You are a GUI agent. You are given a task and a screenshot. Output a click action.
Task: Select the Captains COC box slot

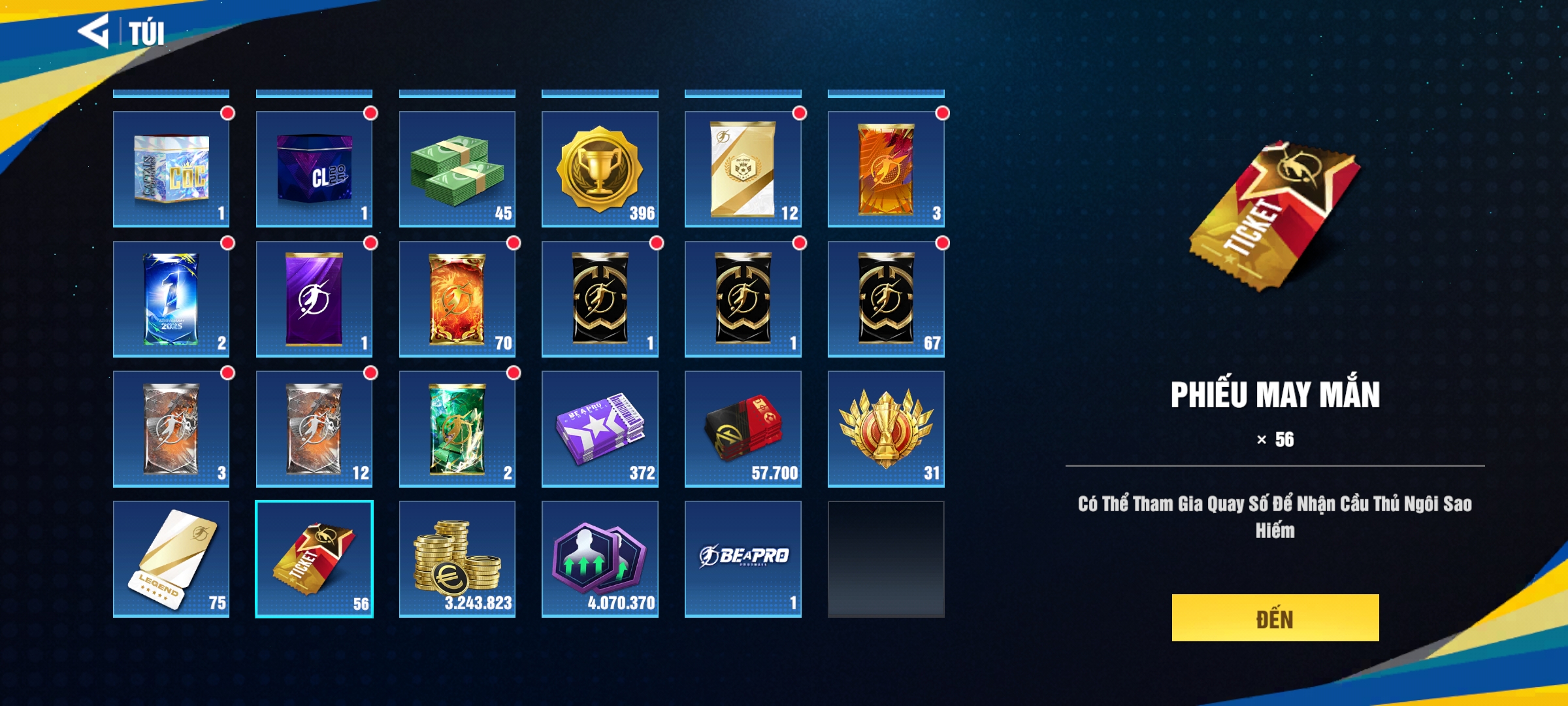171,169
